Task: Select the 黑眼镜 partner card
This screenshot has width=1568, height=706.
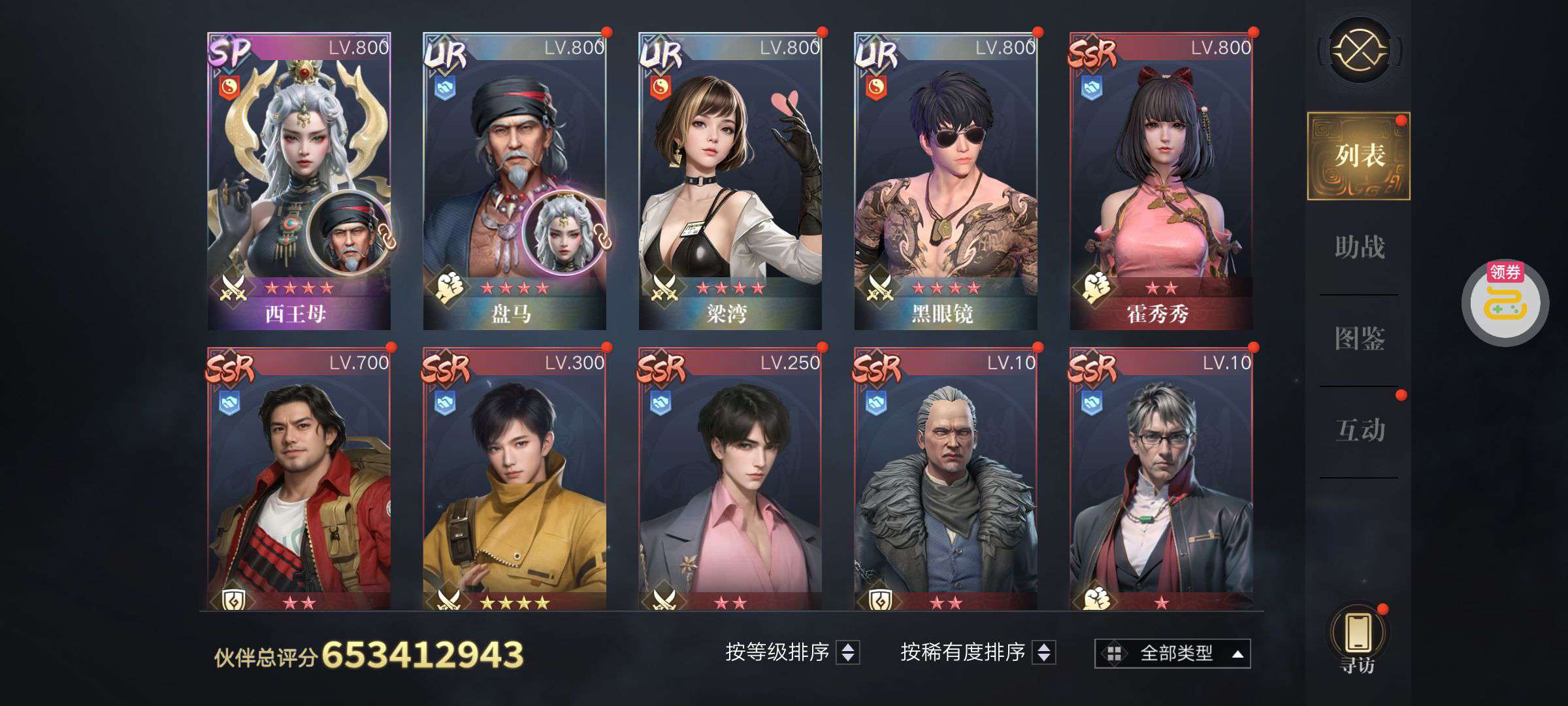Action: pos(945,180)
